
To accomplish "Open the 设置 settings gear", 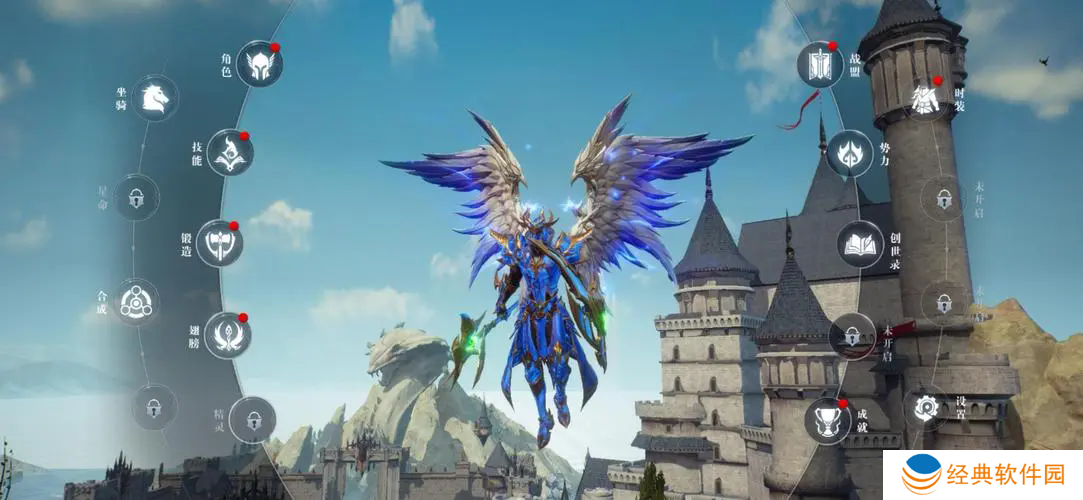I will (x=926, y=408).
